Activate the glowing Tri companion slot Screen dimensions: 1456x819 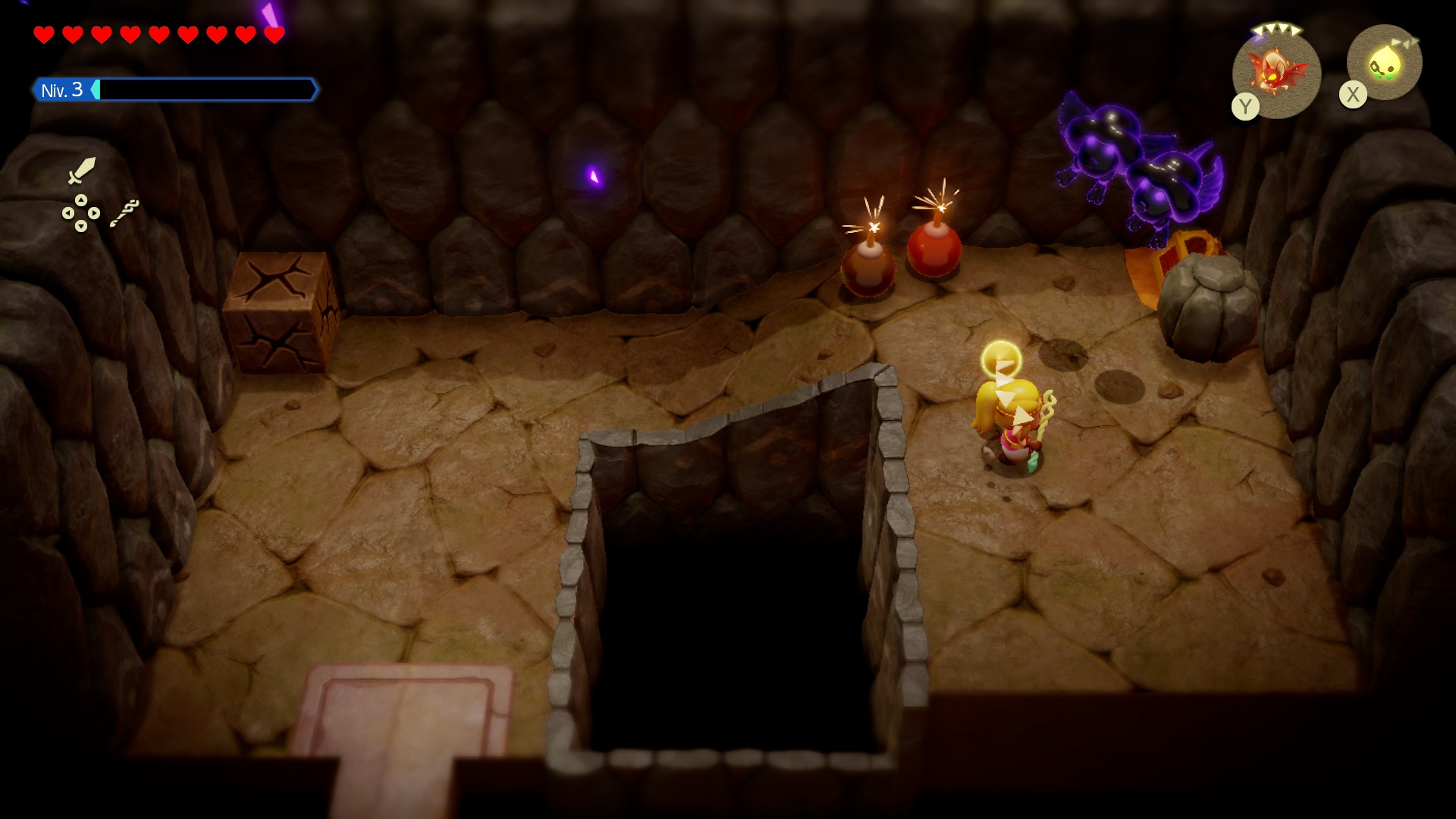[1384, 63]
